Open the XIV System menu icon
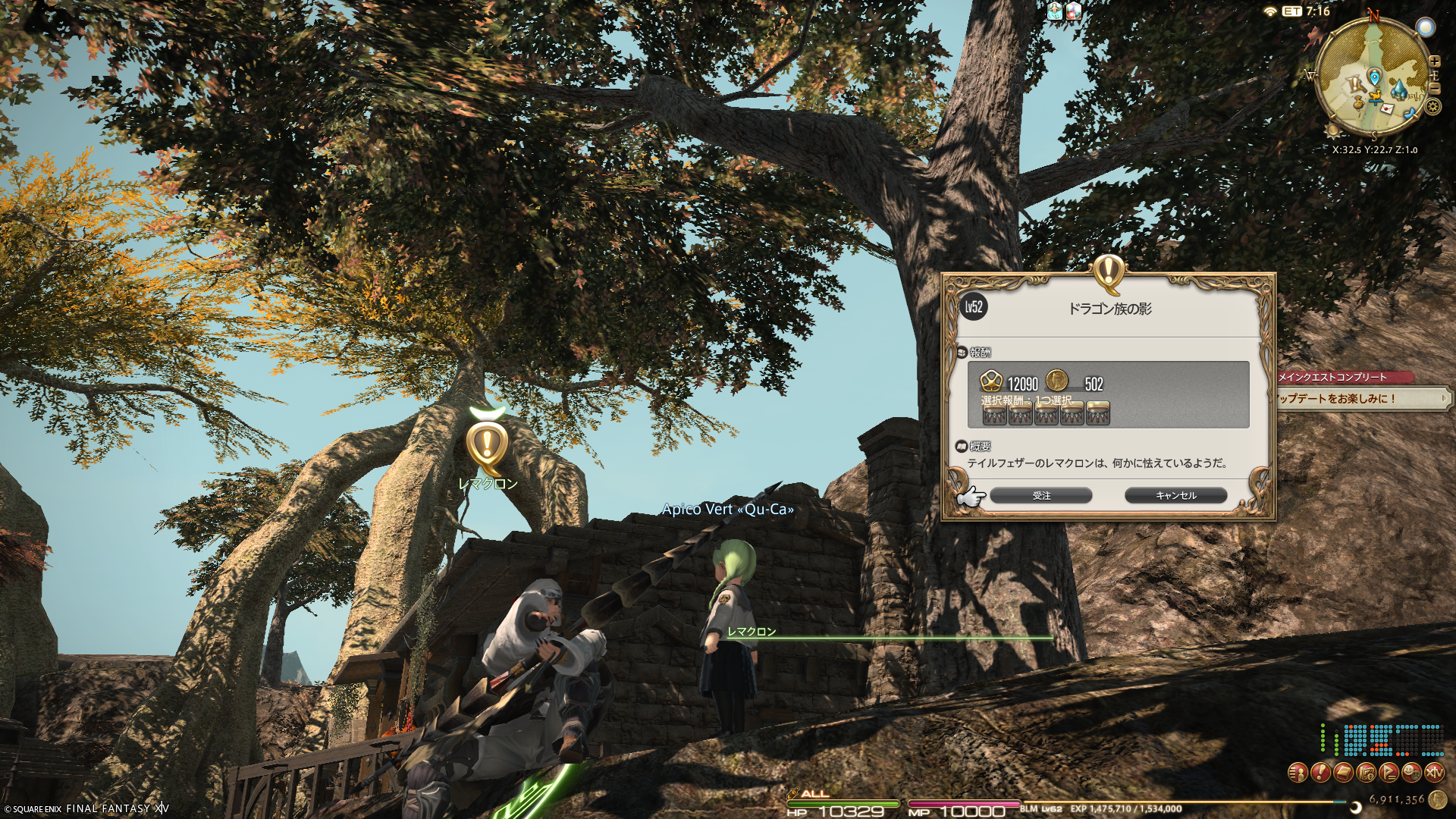Viewport: 1456px width, 819px height. pos(1434,773)
